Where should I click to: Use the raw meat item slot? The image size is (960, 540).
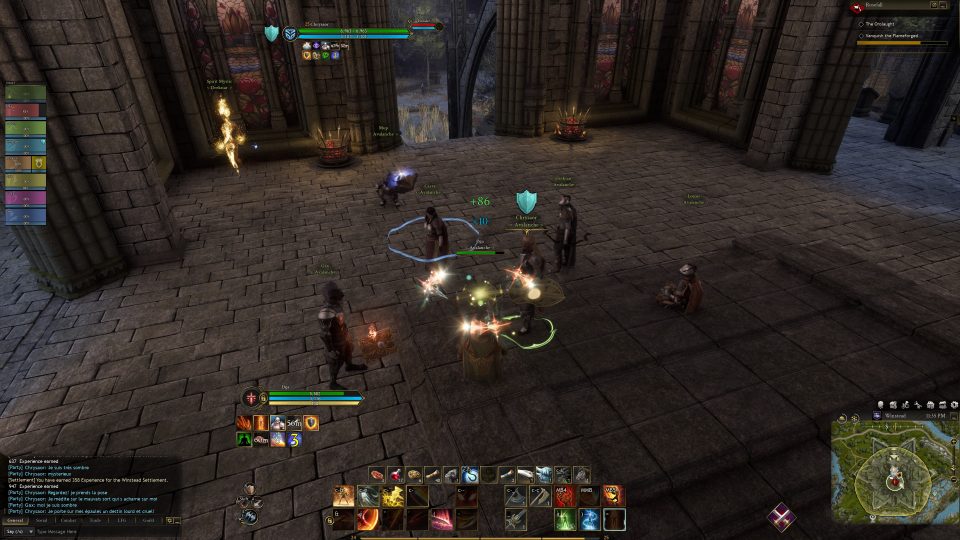[376, 474]
